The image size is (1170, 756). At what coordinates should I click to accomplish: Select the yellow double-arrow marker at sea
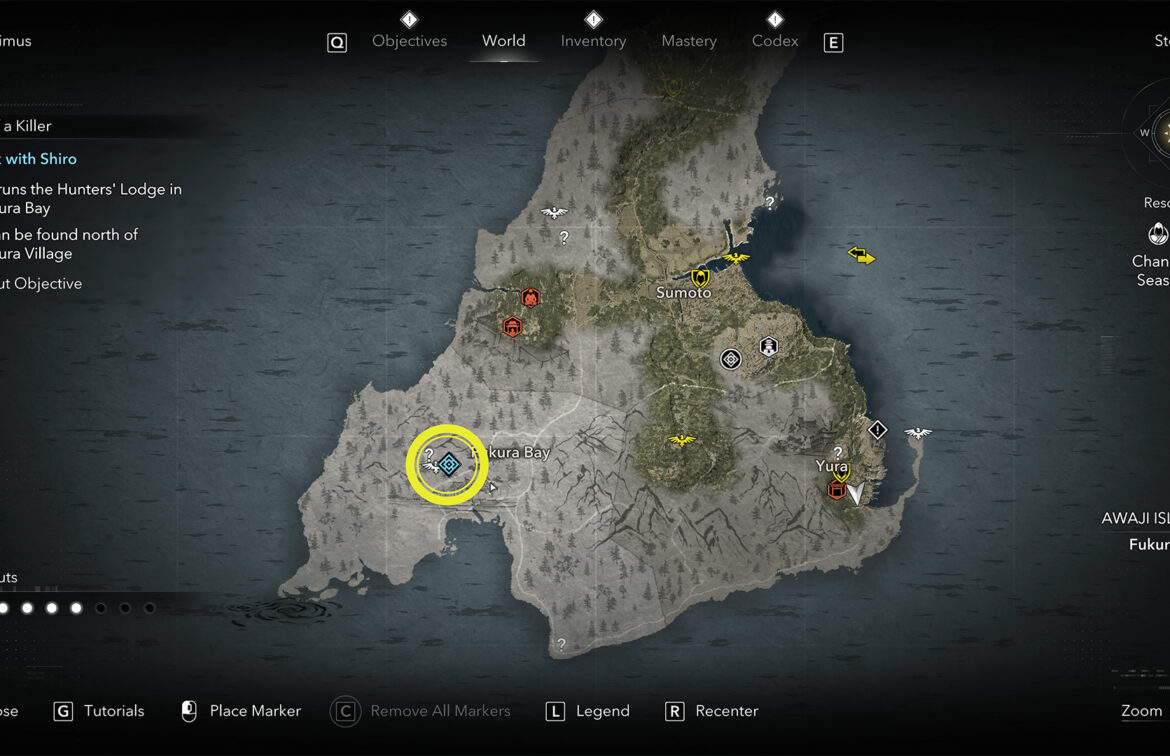tap(861, 256)
